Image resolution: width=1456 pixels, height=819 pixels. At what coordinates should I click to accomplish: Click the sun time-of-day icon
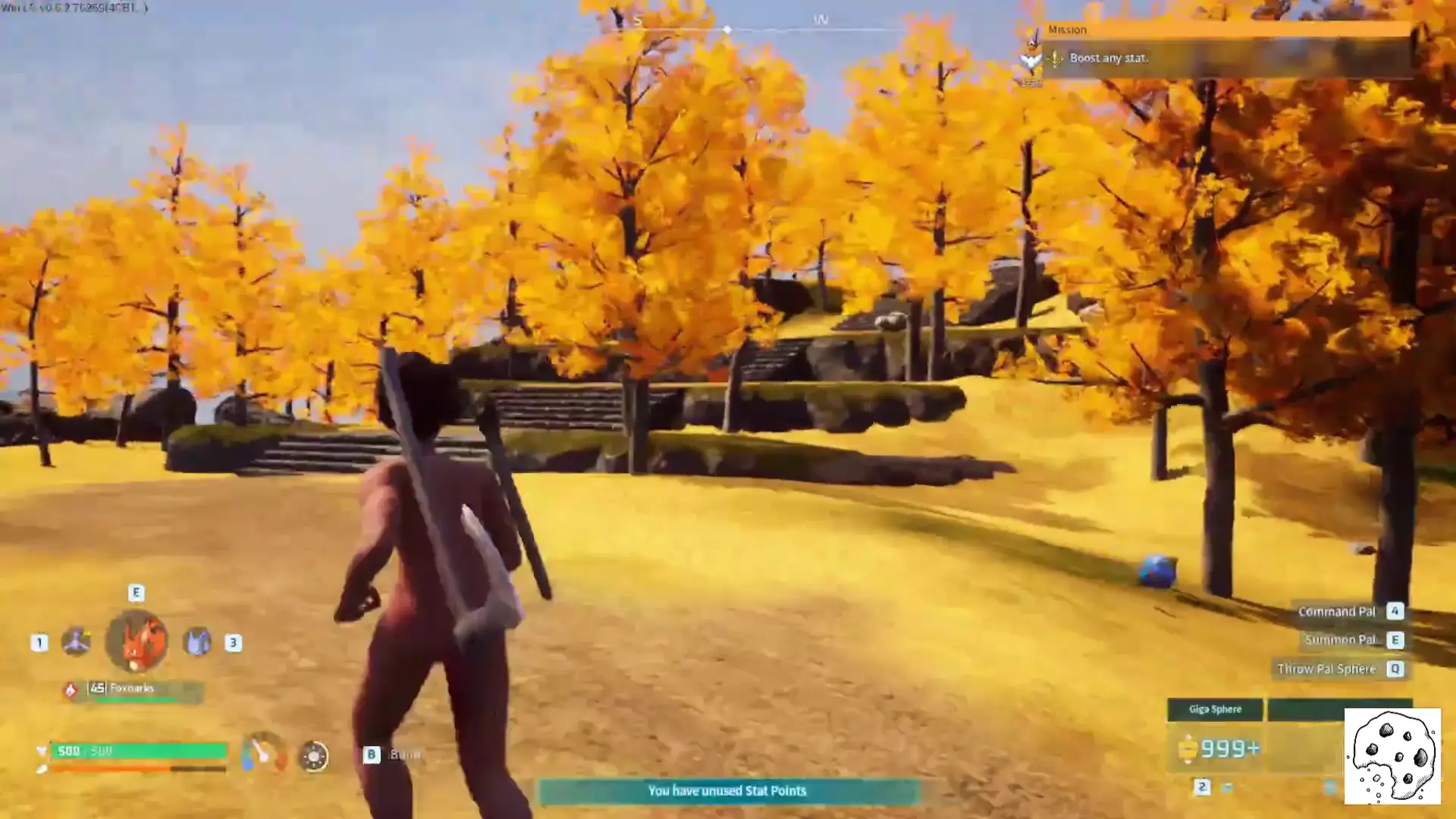(313, 756)
